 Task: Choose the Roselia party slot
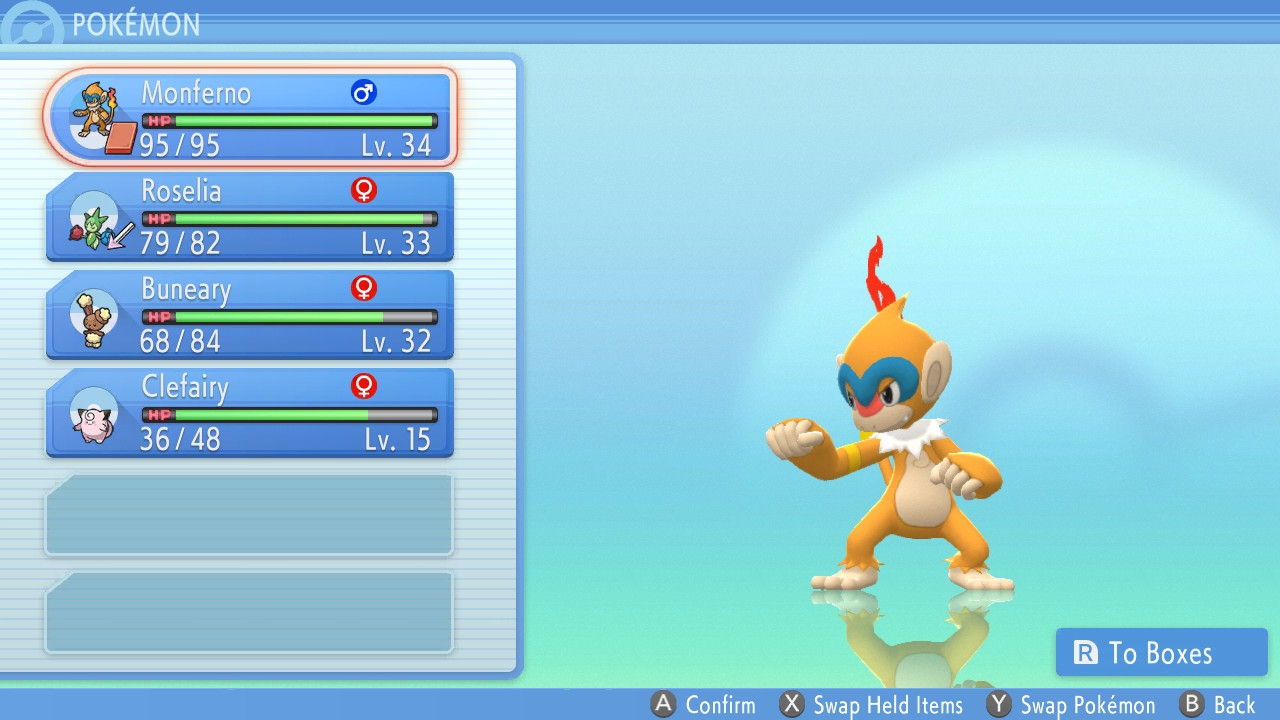(x=250, y=216)
